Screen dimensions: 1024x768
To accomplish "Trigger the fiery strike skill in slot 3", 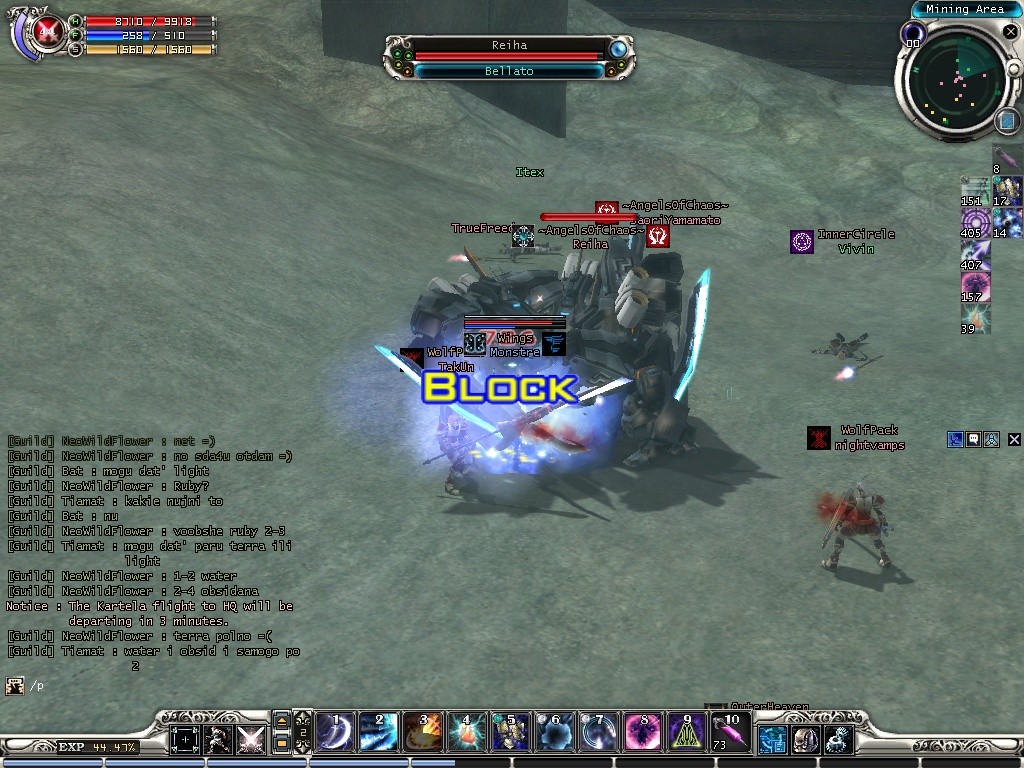I will coord(422,733).
